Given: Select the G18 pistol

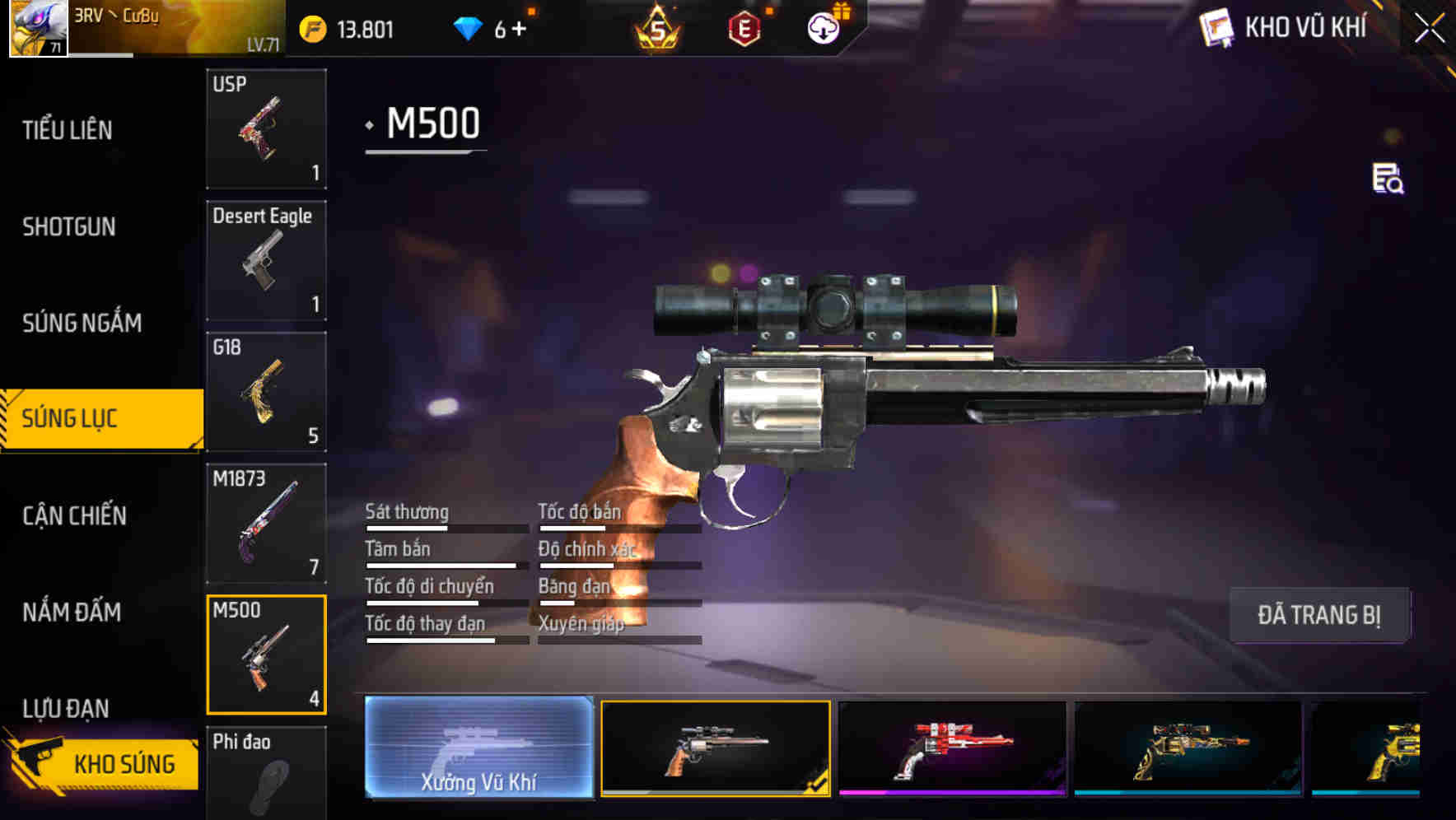Looking at the screenshot, I should pyautogui.click(x=265, y=393).
